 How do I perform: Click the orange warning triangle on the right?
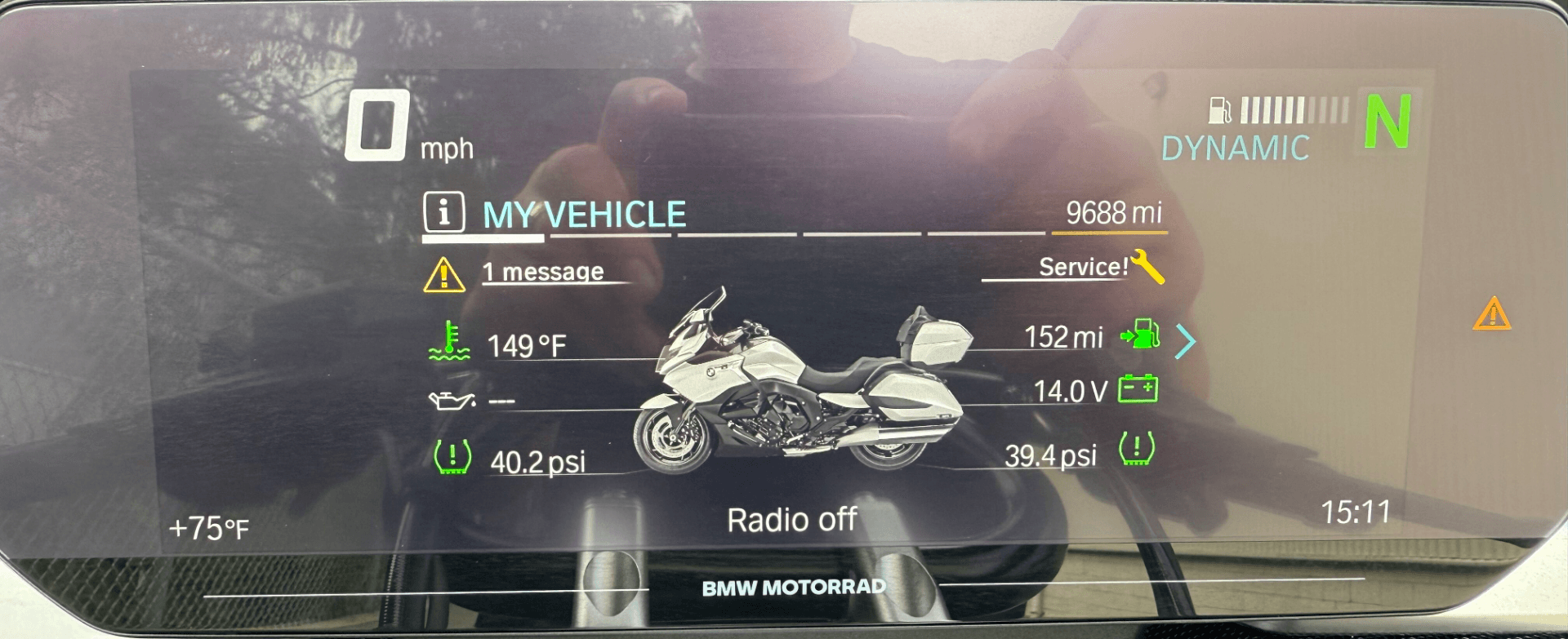tap(1491, 313)
